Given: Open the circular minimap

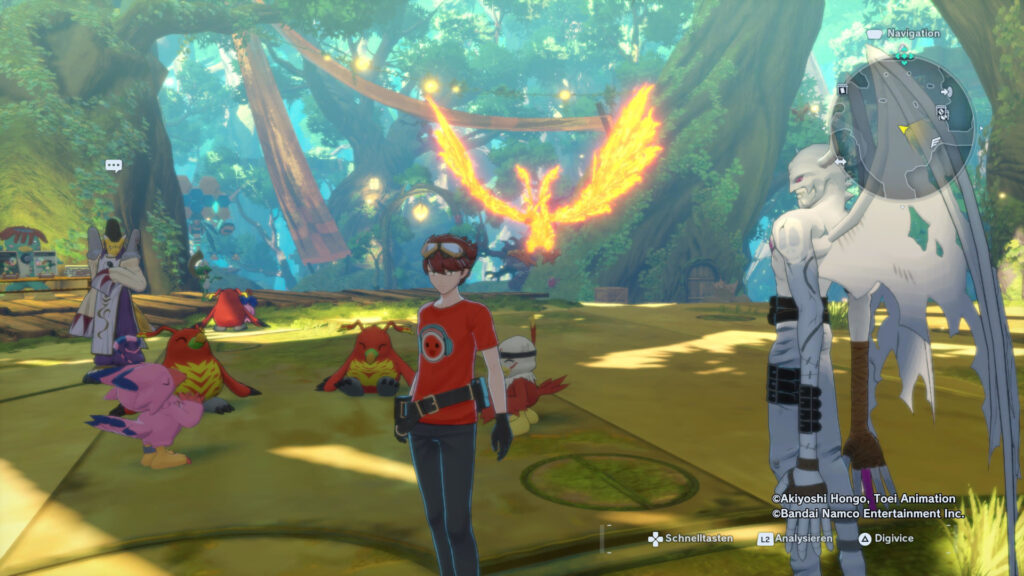Looking at the screenshot, I should [903, 126].
